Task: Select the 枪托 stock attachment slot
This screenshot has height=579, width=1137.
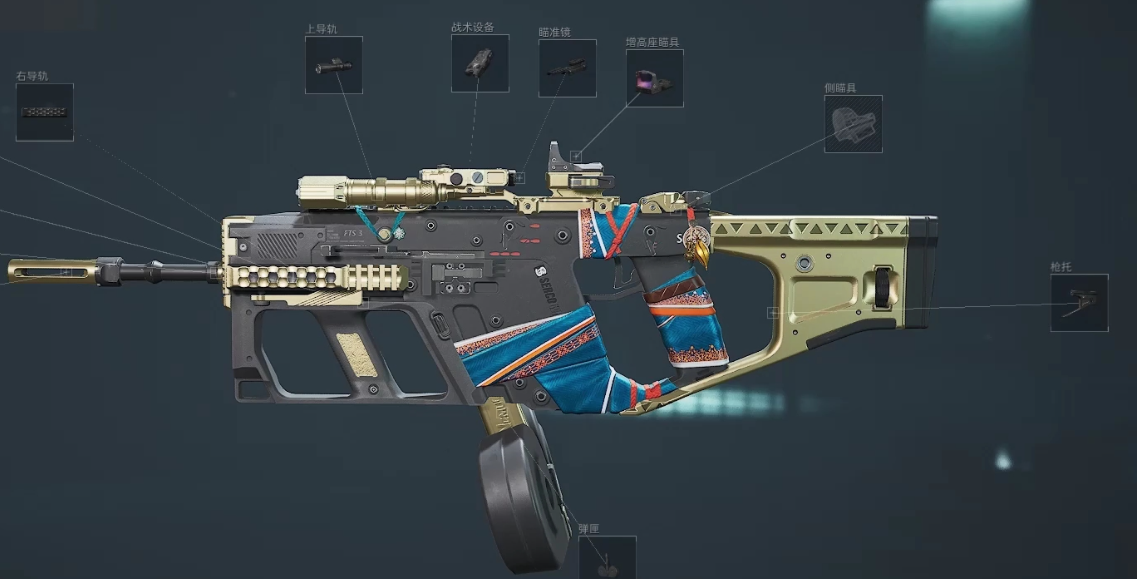Action: pyautogui.click(x=1079, y=303)
